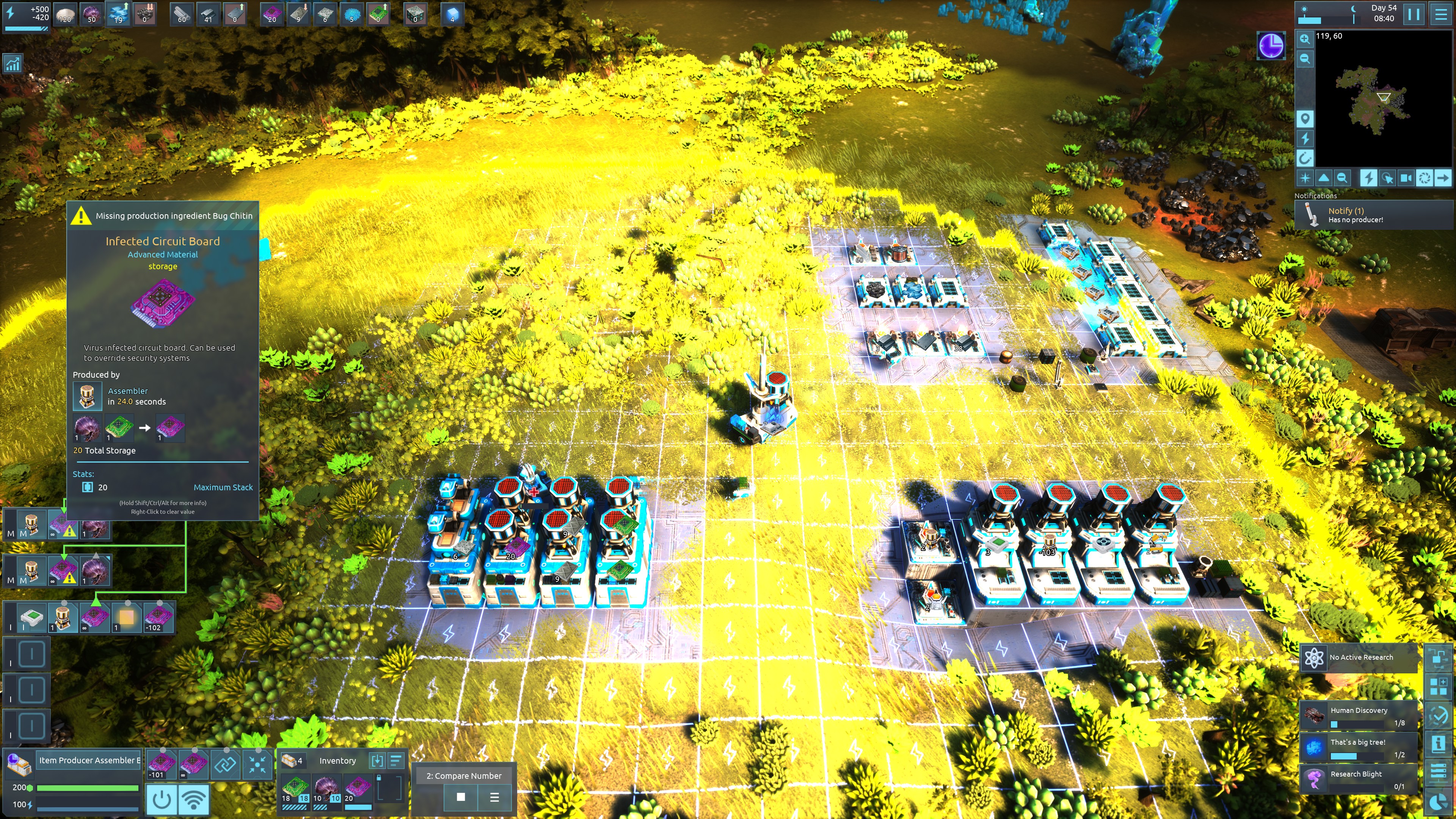Toggle the magnet button beside the minimap
1456x819 pixels.
point(1304,158)
